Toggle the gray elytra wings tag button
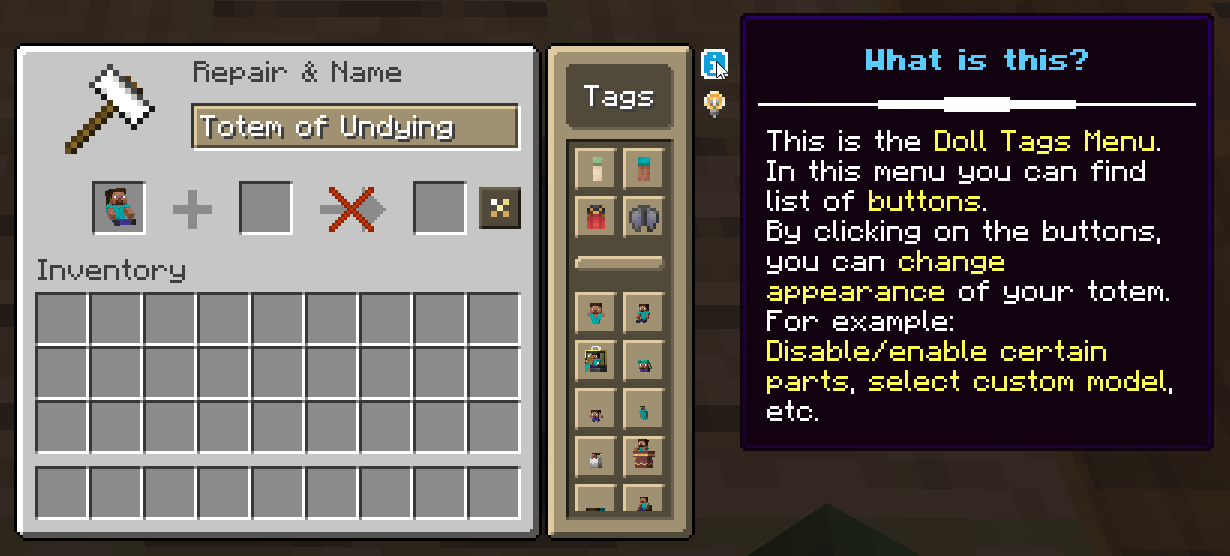This screenshot has height=556, width=1230. [x=643, y=216]
